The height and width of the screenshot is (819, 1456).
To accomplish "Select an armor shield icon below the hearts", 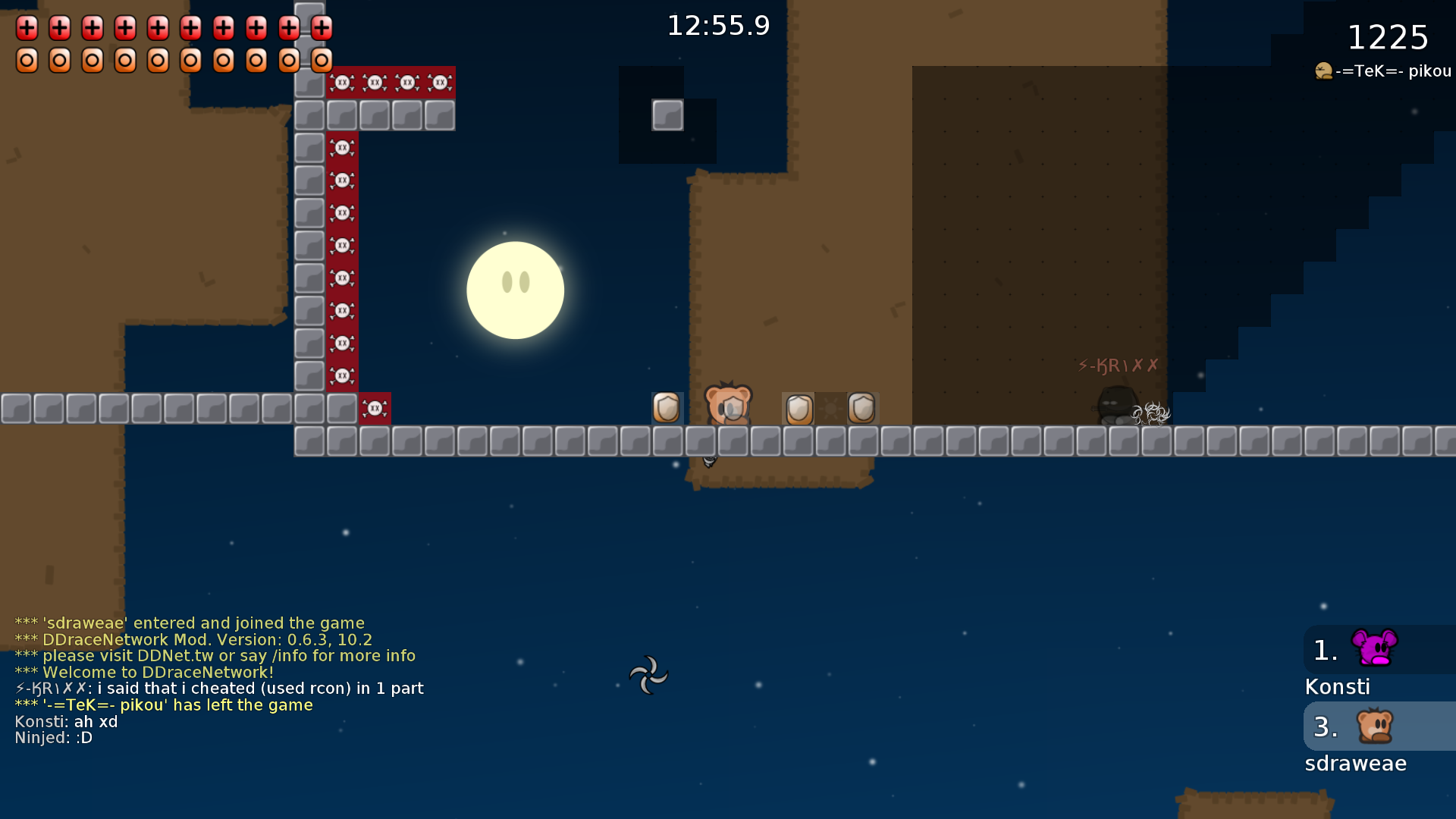I will pos(27,59).
